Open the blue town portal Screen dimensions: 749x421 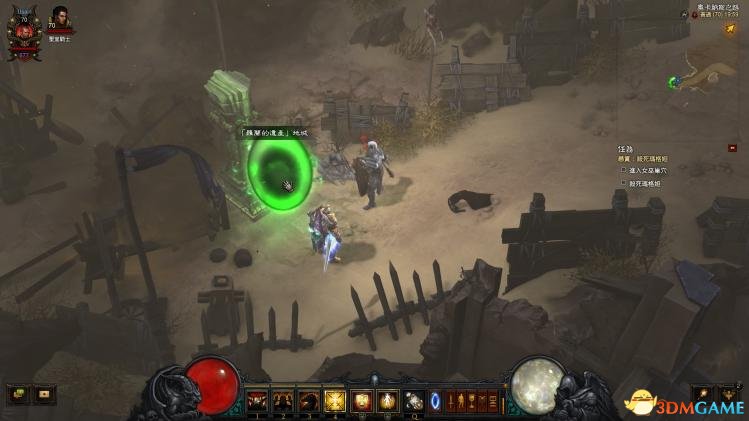tap(436, 400)
